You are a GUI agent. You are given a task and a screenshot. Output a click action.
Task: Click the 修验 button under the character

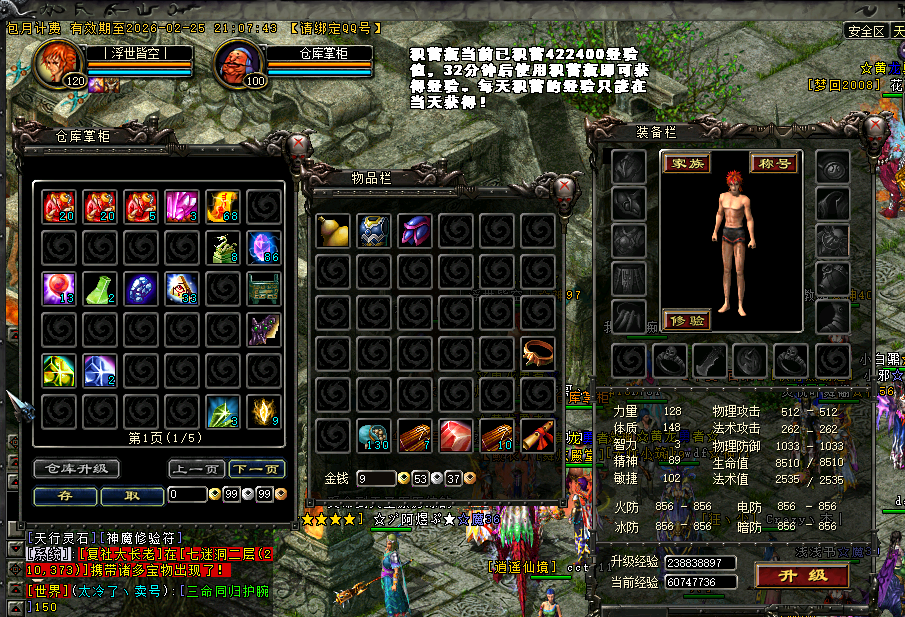686,320
